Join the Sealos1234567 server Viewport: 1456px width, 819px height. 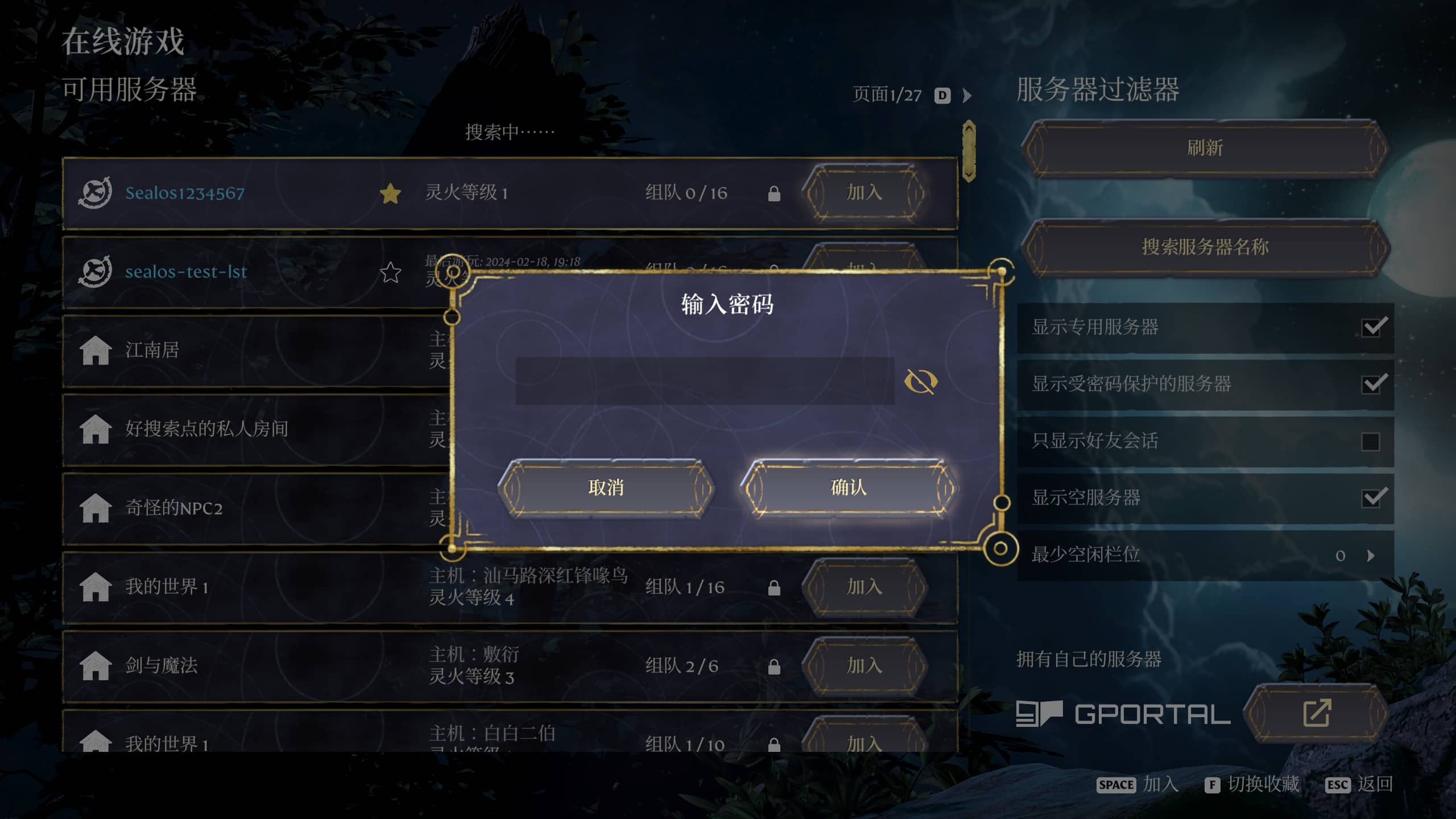click(x=864, y=193)
